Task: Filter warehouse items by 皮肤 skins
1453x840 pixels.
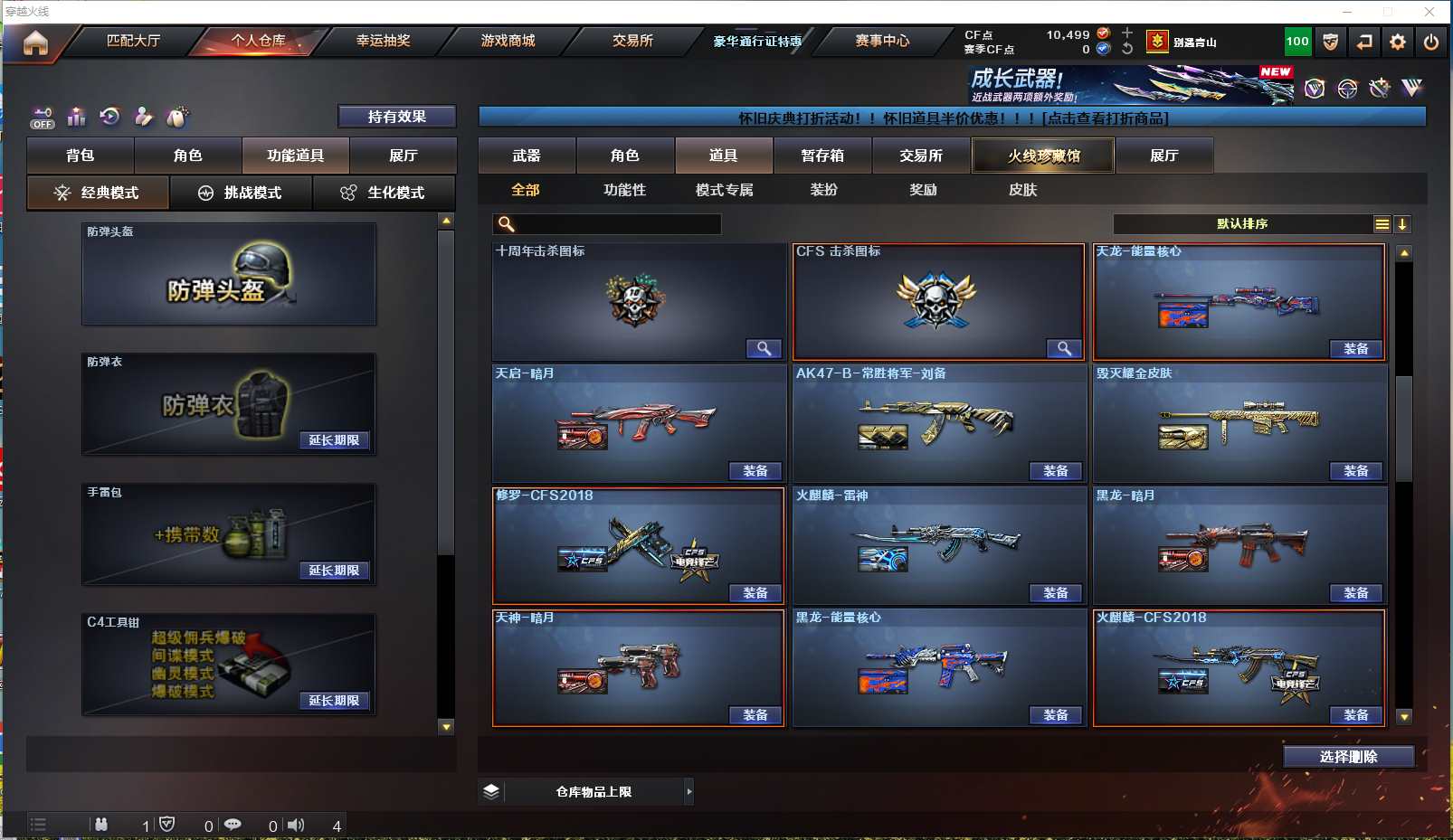Action: tap(1022, 190)
